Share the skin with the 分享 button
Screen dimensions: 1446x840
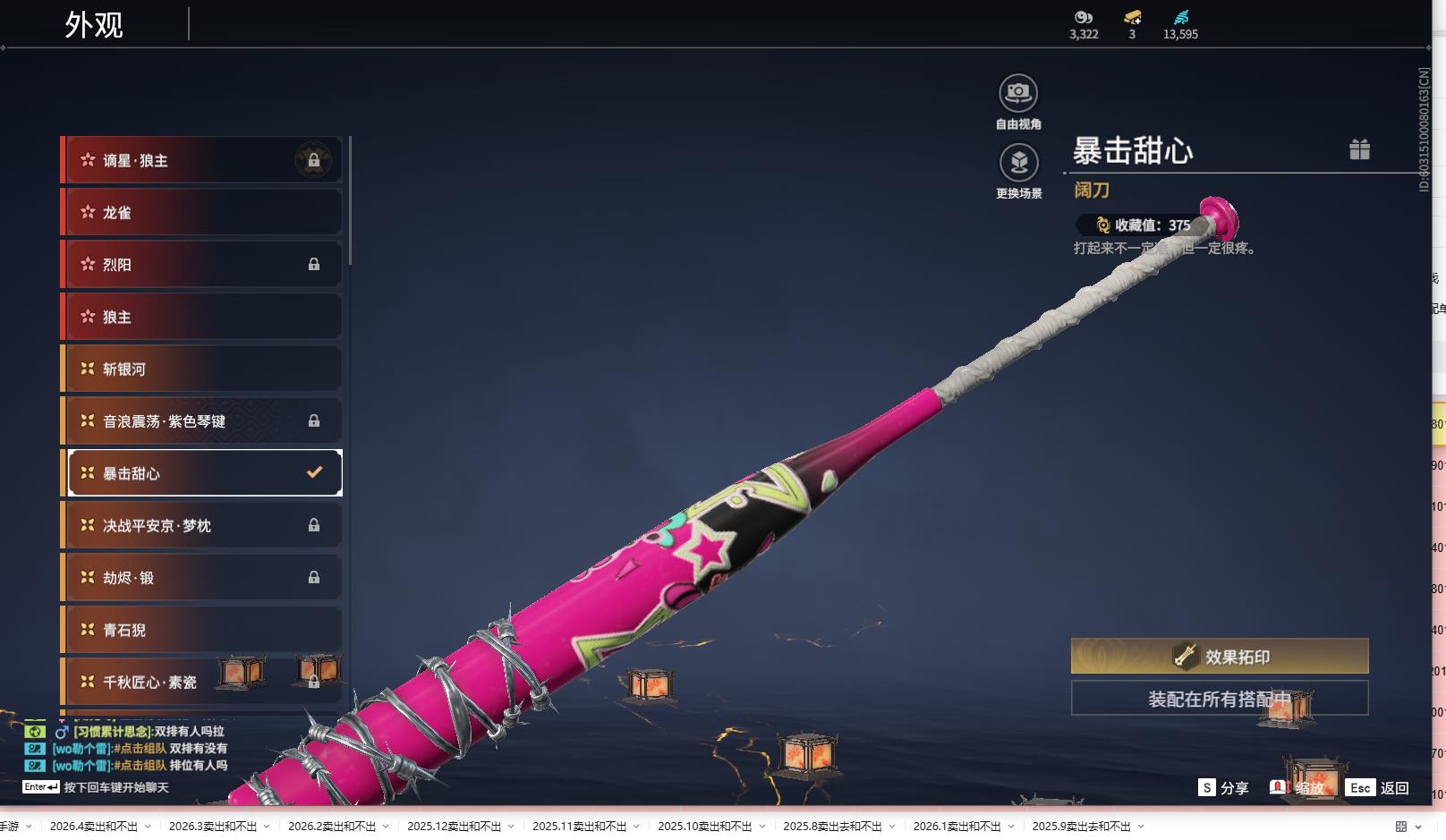(x=1223, y=788)
